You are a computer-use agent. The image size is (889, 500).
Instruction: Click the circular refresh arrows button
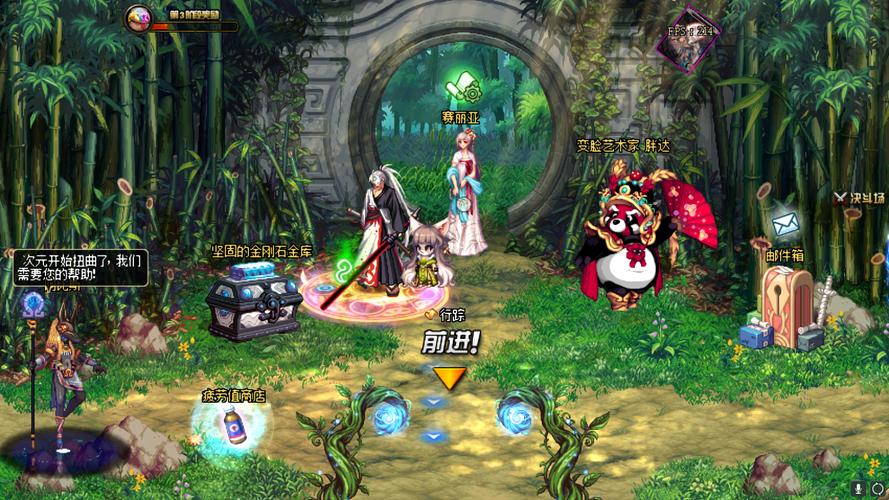pyautogui.click(x=876, y=487)
